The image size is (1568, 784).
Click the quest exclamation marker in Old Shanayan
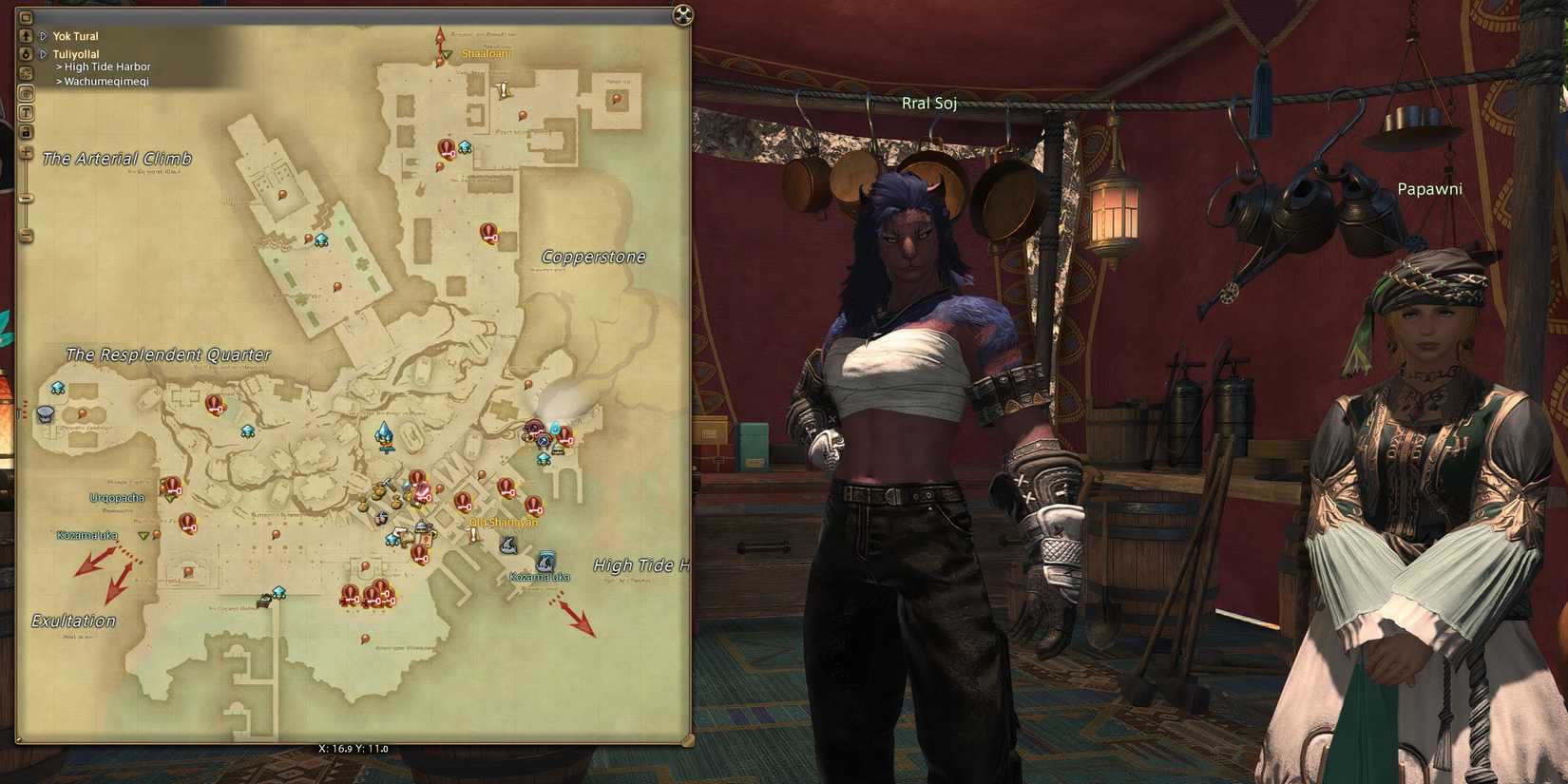pos(472,533)
